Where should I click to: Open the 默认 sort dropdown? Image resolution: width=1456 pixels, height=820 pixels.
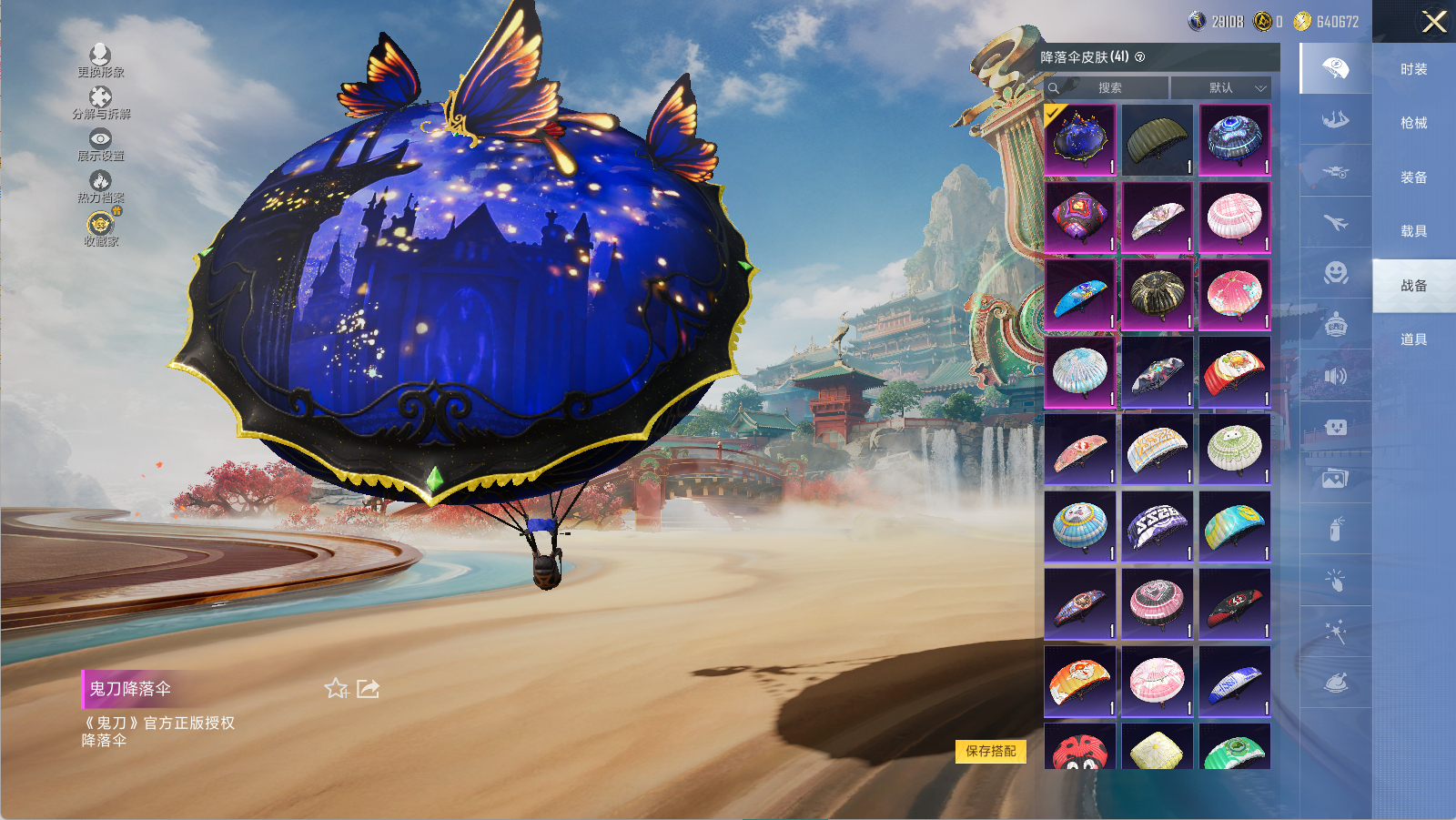(x=1221, y=88)
